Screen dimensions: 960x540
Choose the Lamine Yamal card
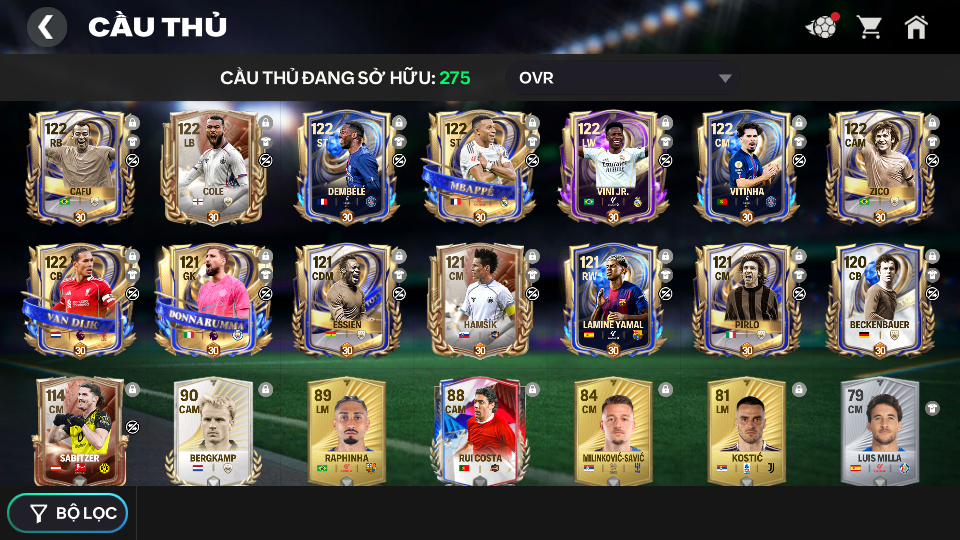(612, 300)
